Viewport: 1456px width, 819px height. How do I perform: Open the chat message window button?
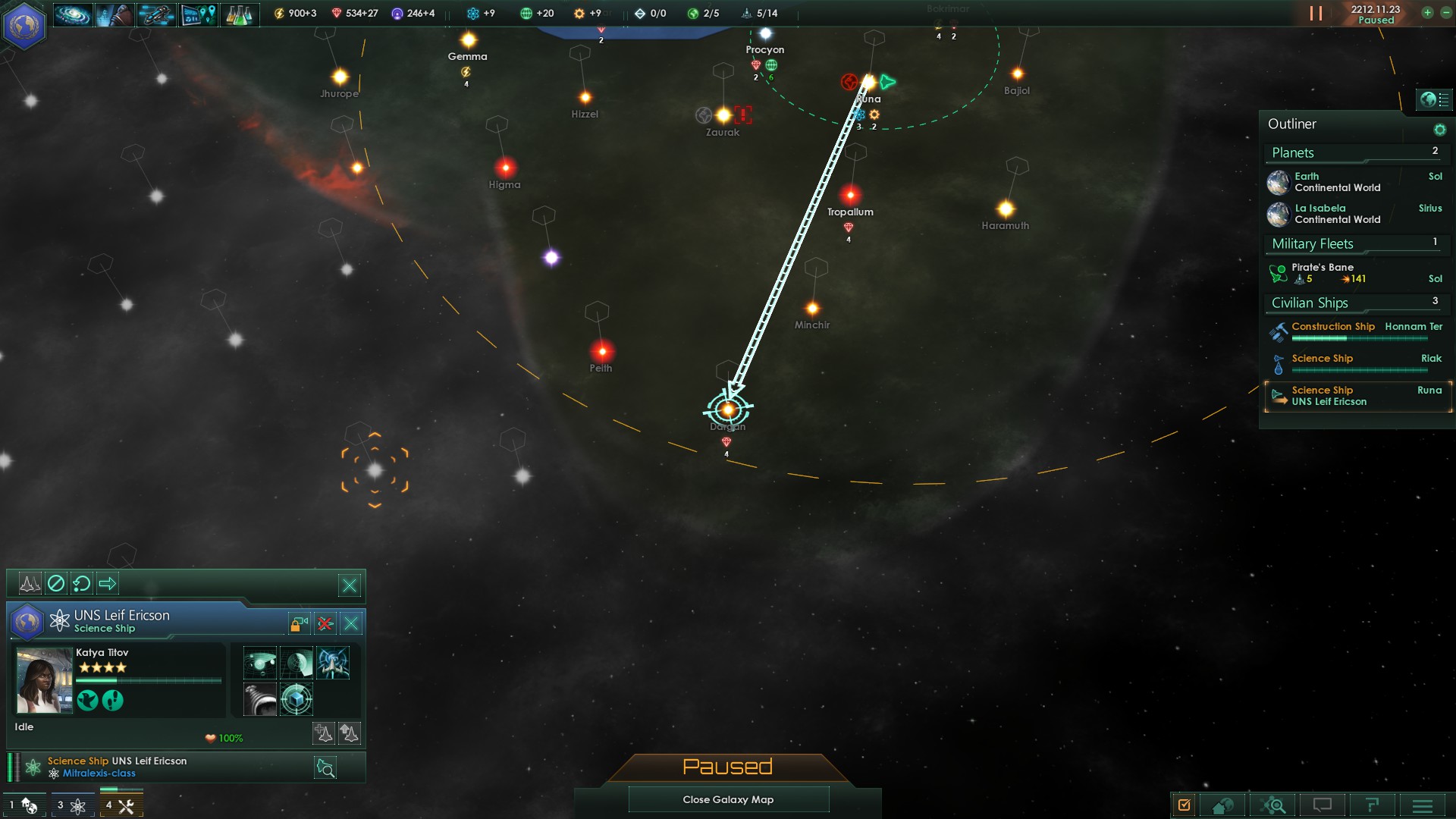[x=1322, y=805]
